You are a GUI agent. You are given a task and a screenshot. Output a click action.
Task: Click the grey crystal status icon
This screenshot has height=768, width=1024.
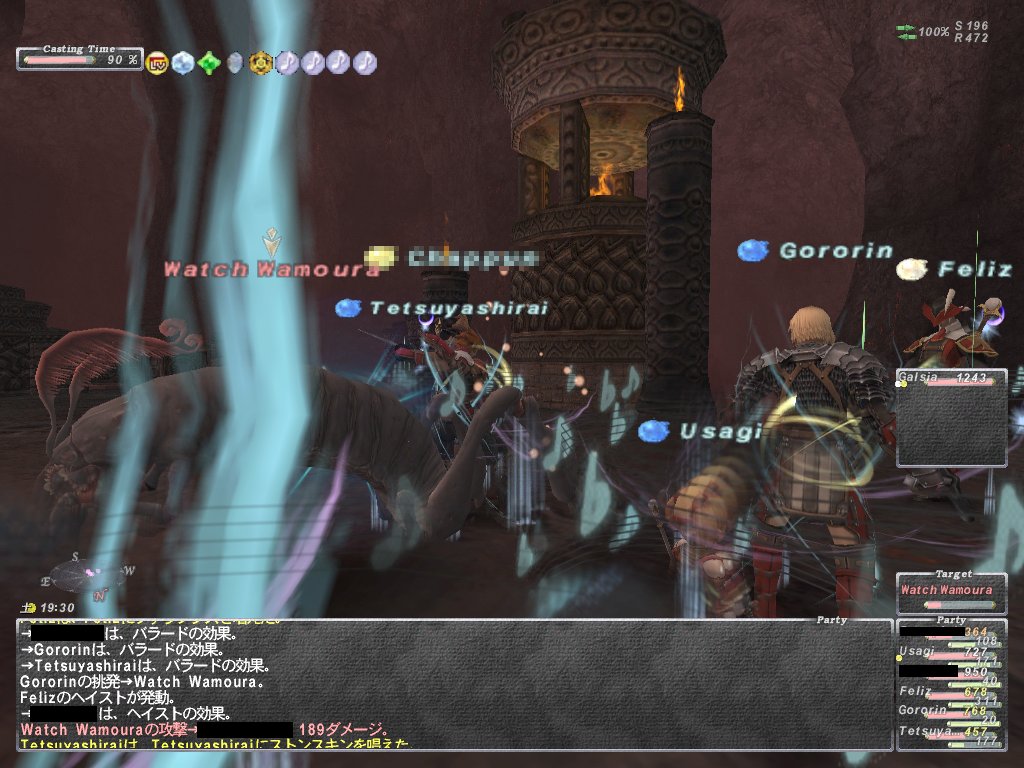click(x=235, y=63)
